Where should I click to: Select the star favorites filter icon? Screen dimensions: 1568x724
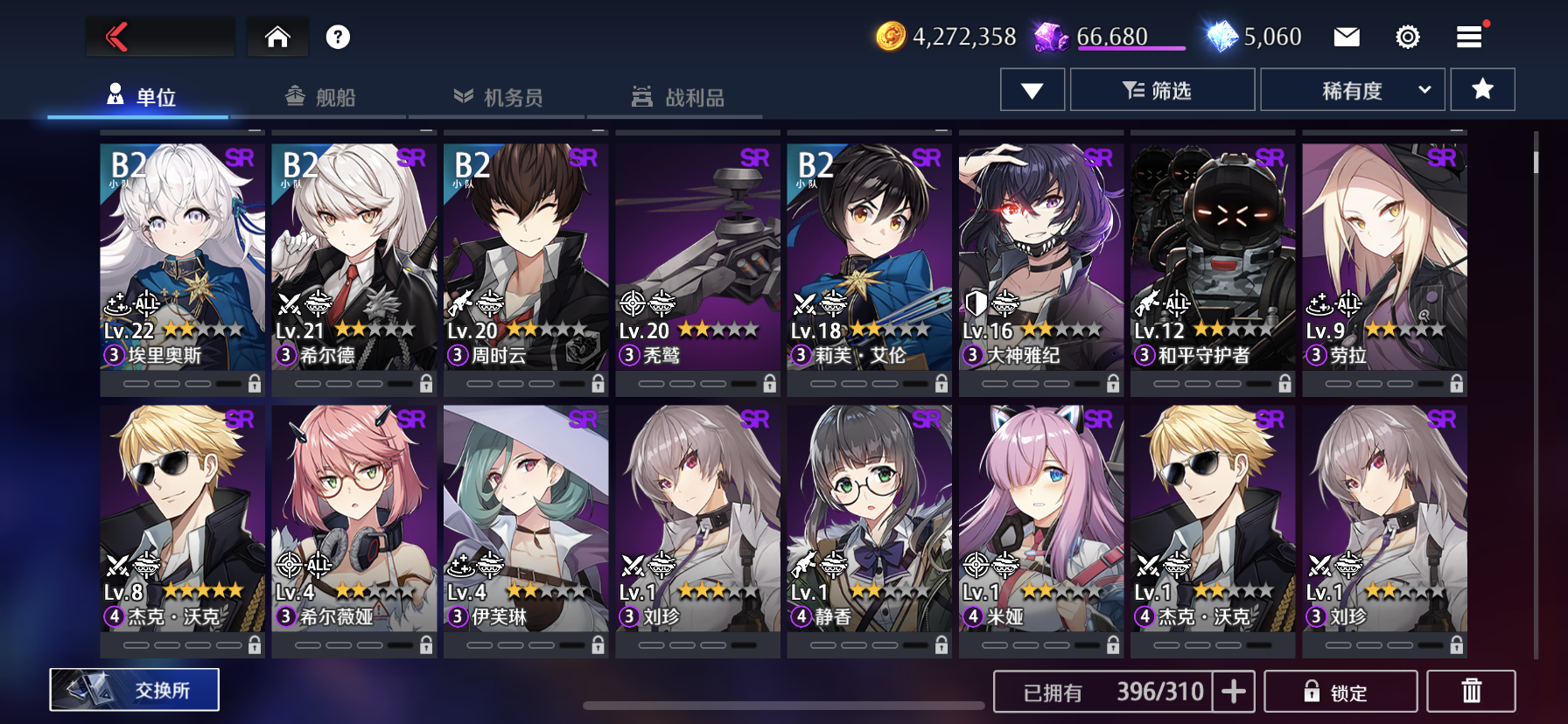1482,88
